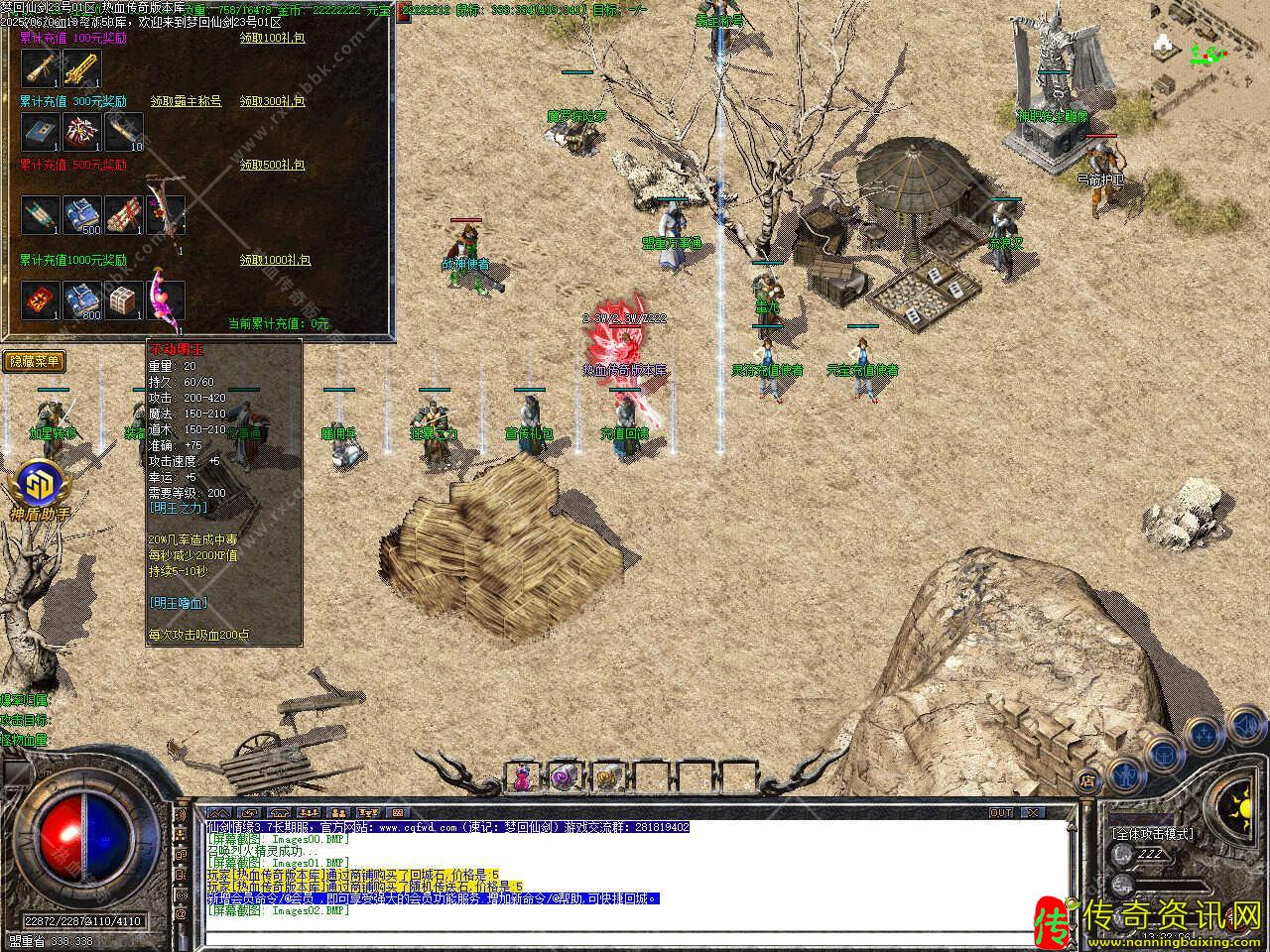Use the pink potion in the hotbar
The width and height of the screenshot is (1270, 952).
click(522, 776)
